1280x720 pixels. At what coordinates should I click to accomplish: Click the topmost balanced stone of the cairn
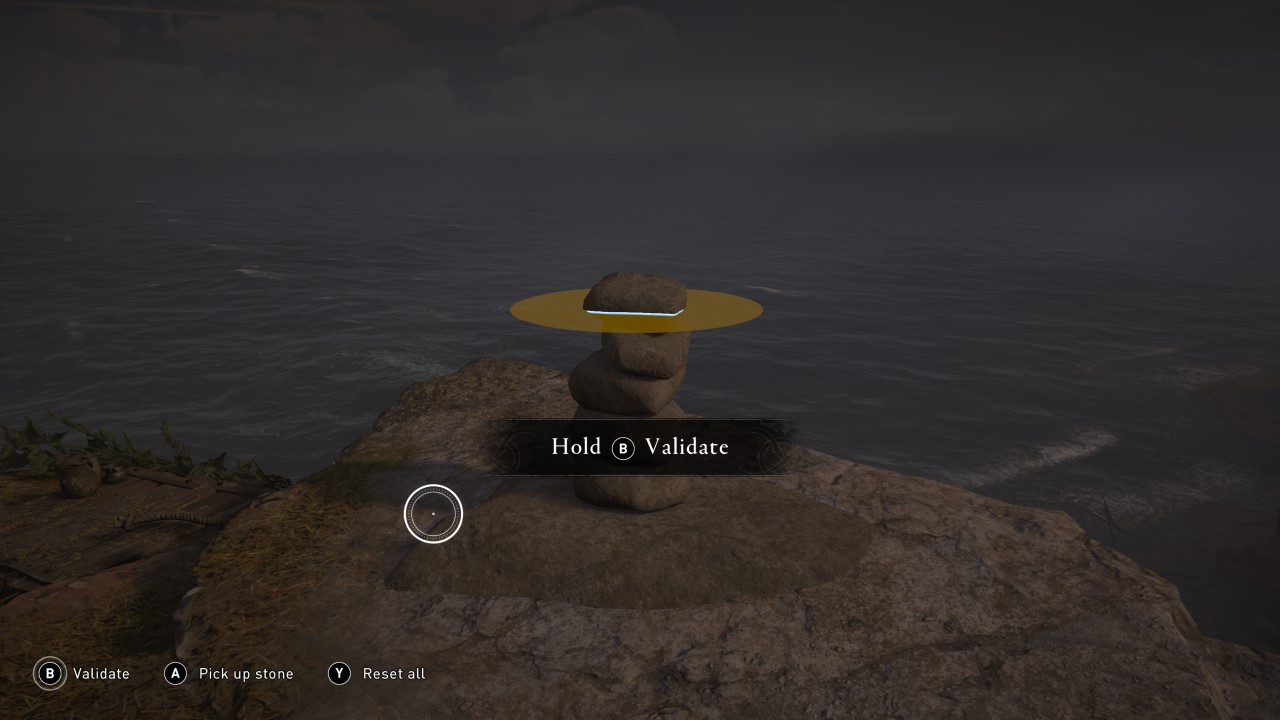coord(635,290)
